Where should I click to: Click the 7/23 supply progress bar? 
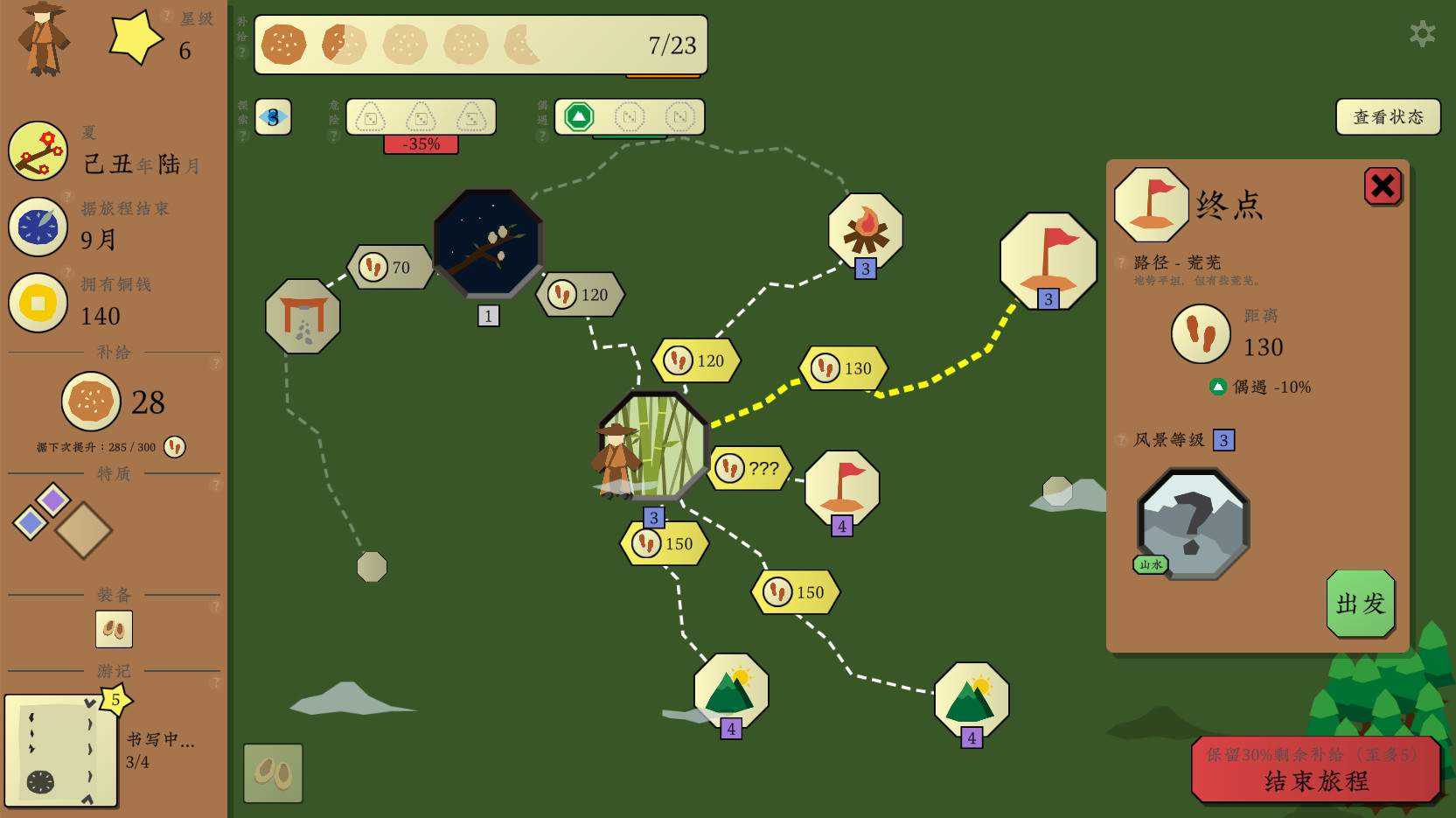(x=481, y=45)
